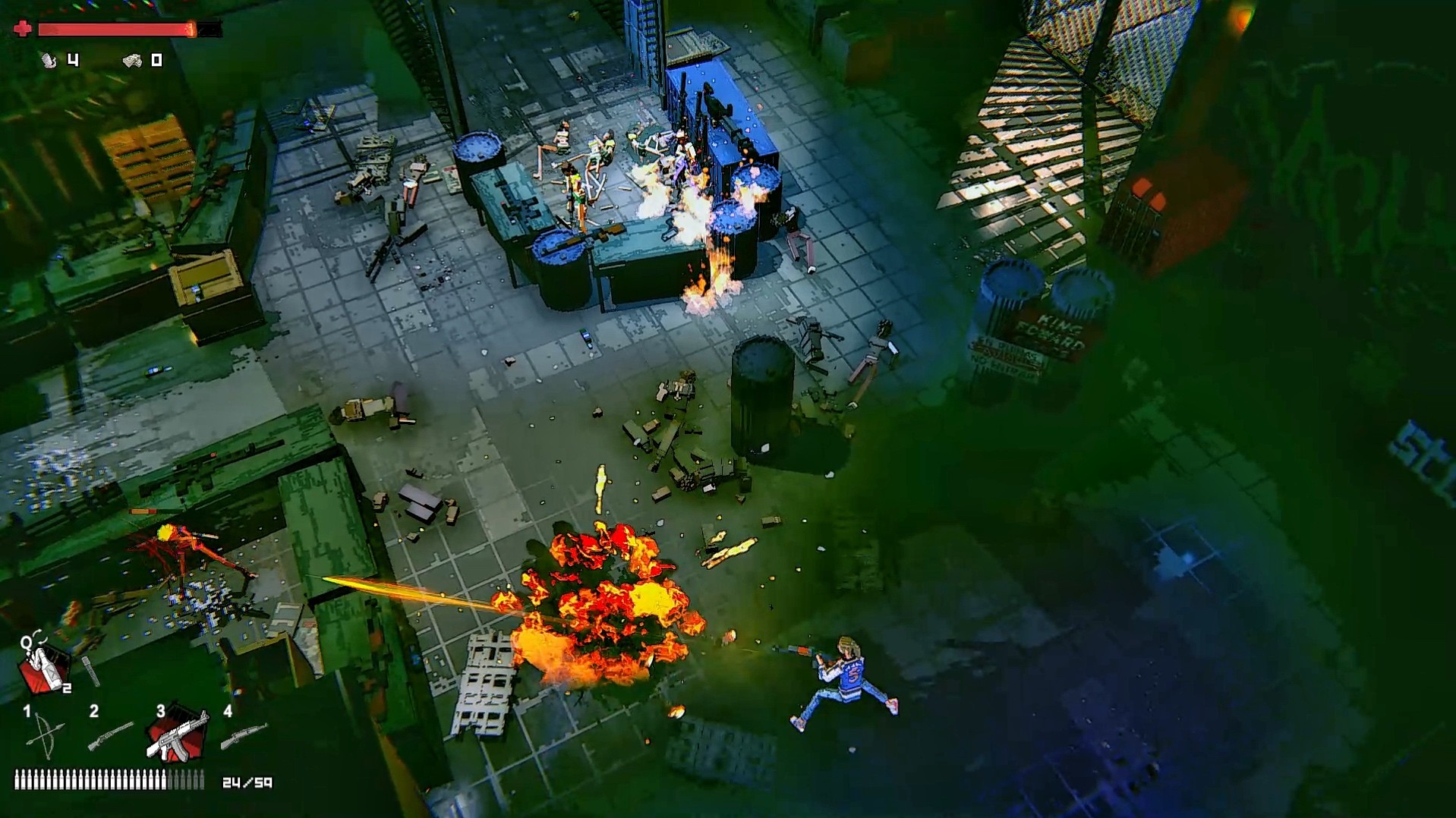Click the money stack icon showing 0
The height and width of the screenshot is (818, 1456).
(x=133, y=60)
